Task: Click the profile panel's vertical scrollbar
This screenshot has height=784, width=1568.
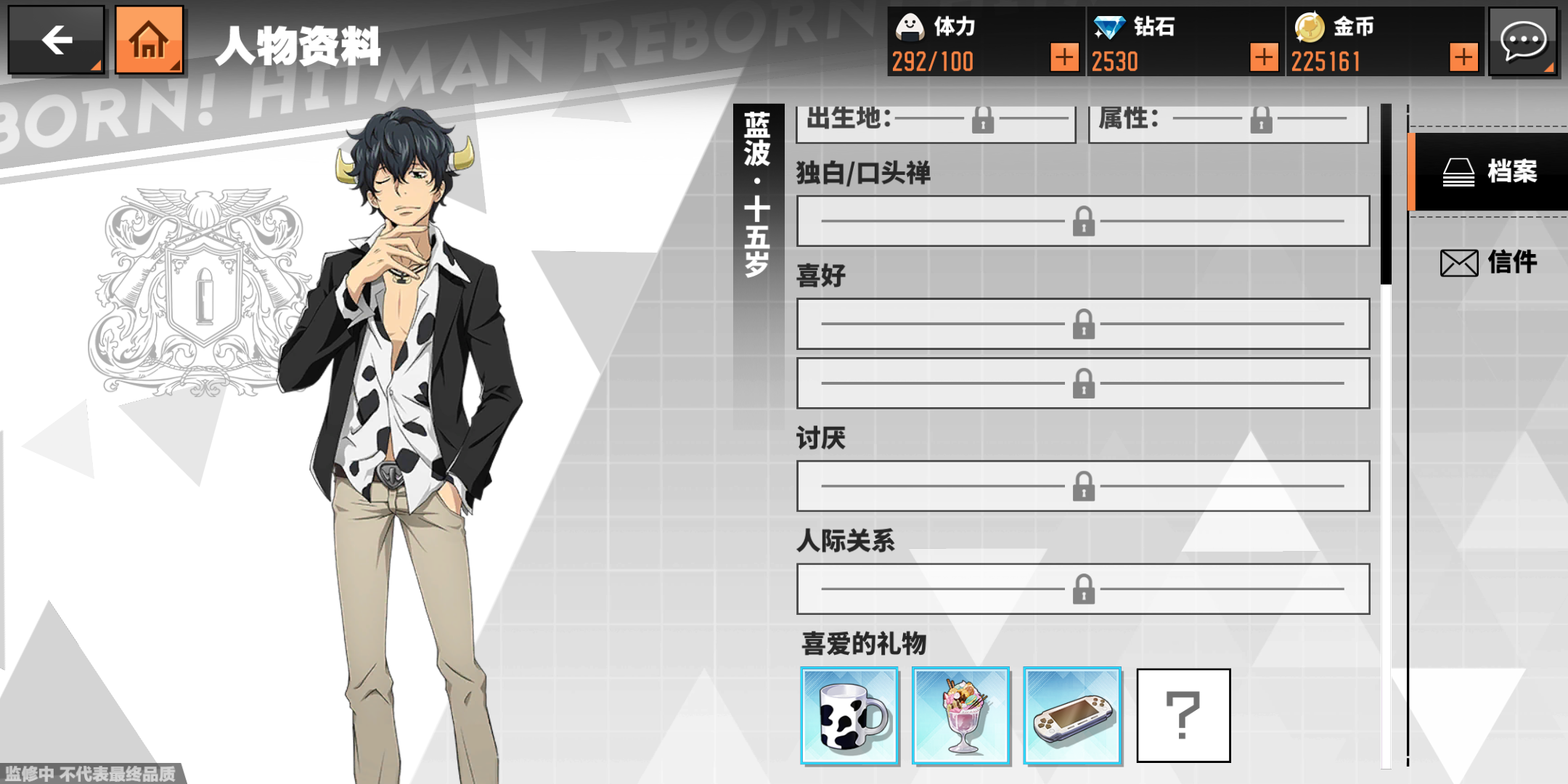Action: coord(1386,196)
